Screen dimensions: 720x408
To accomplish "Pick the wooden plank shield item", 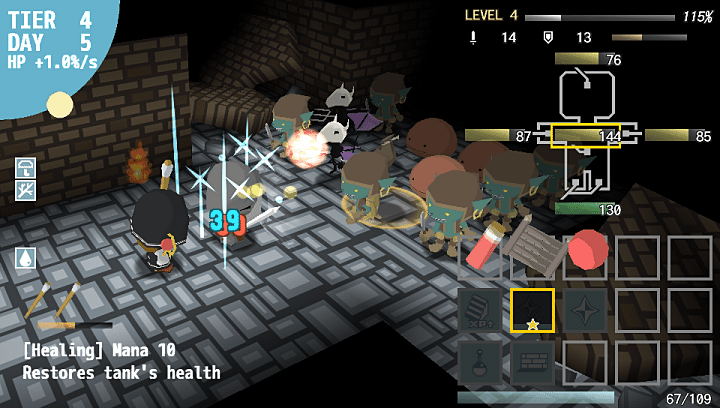I will click(532, 246).
